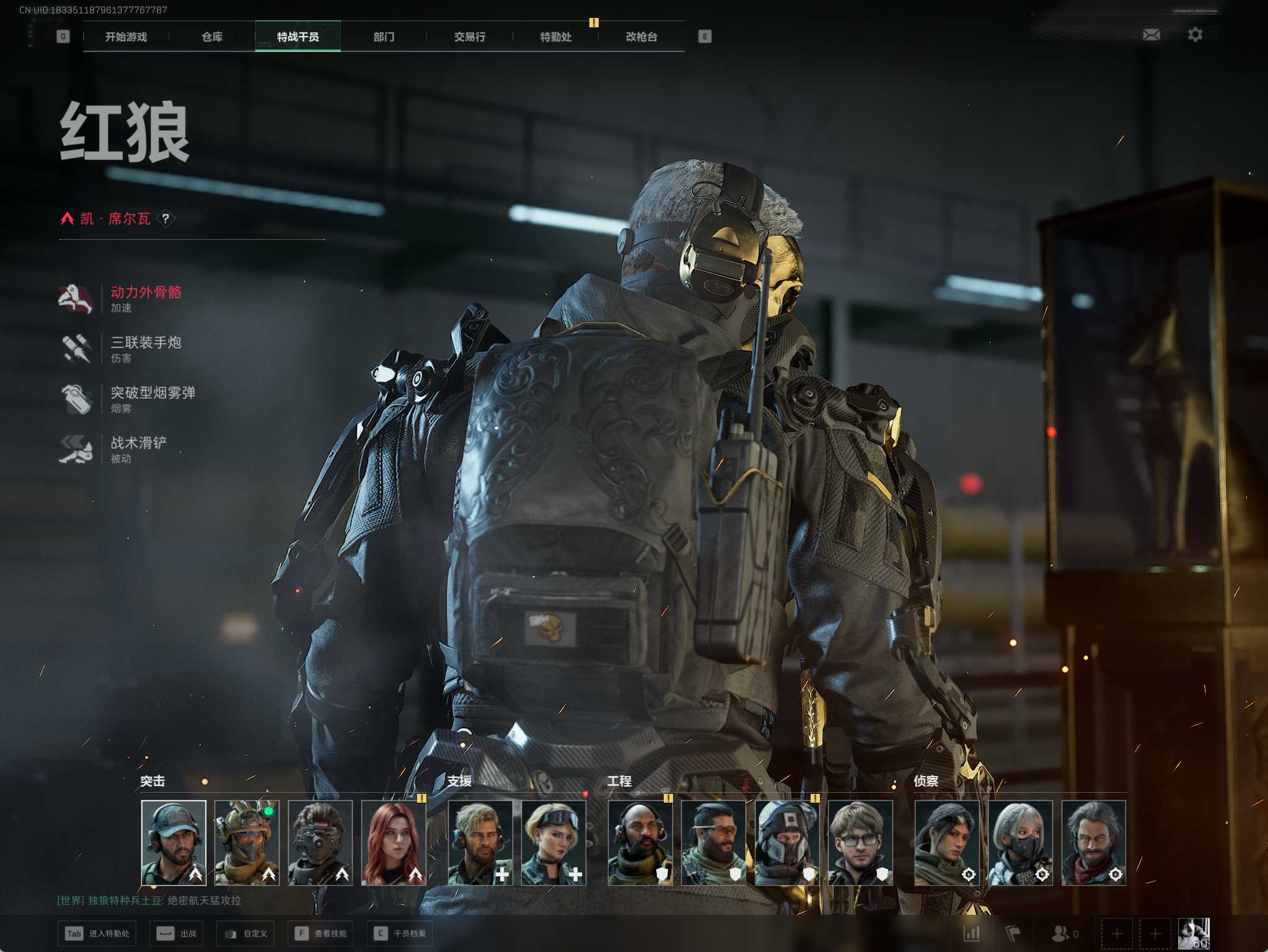Go to the 部门 tab
The width and height of the screenshot is (1268, 952).
click(384, 37)
